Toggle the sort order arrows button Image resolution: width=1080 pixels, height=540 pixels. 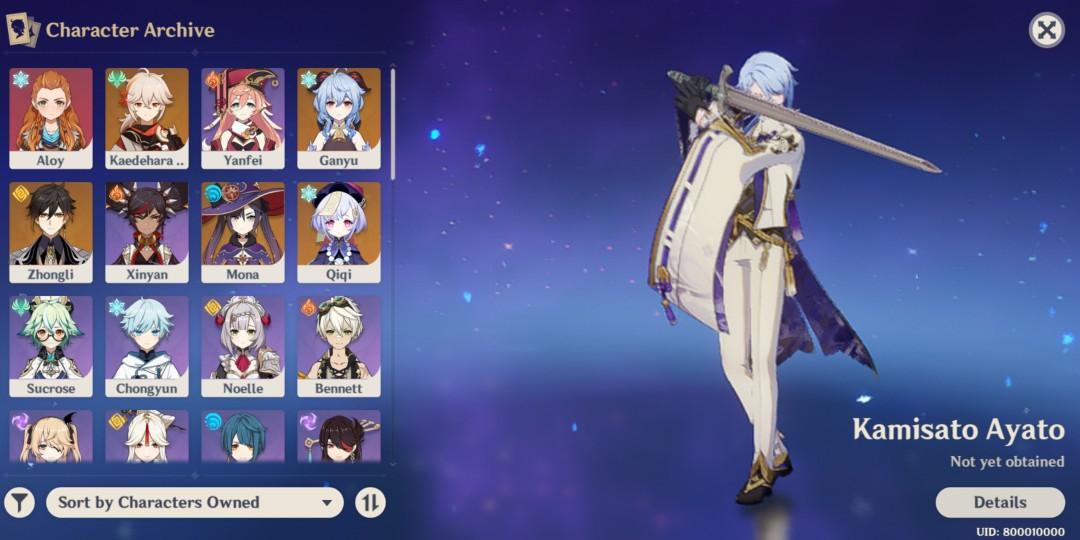[370, 502]
